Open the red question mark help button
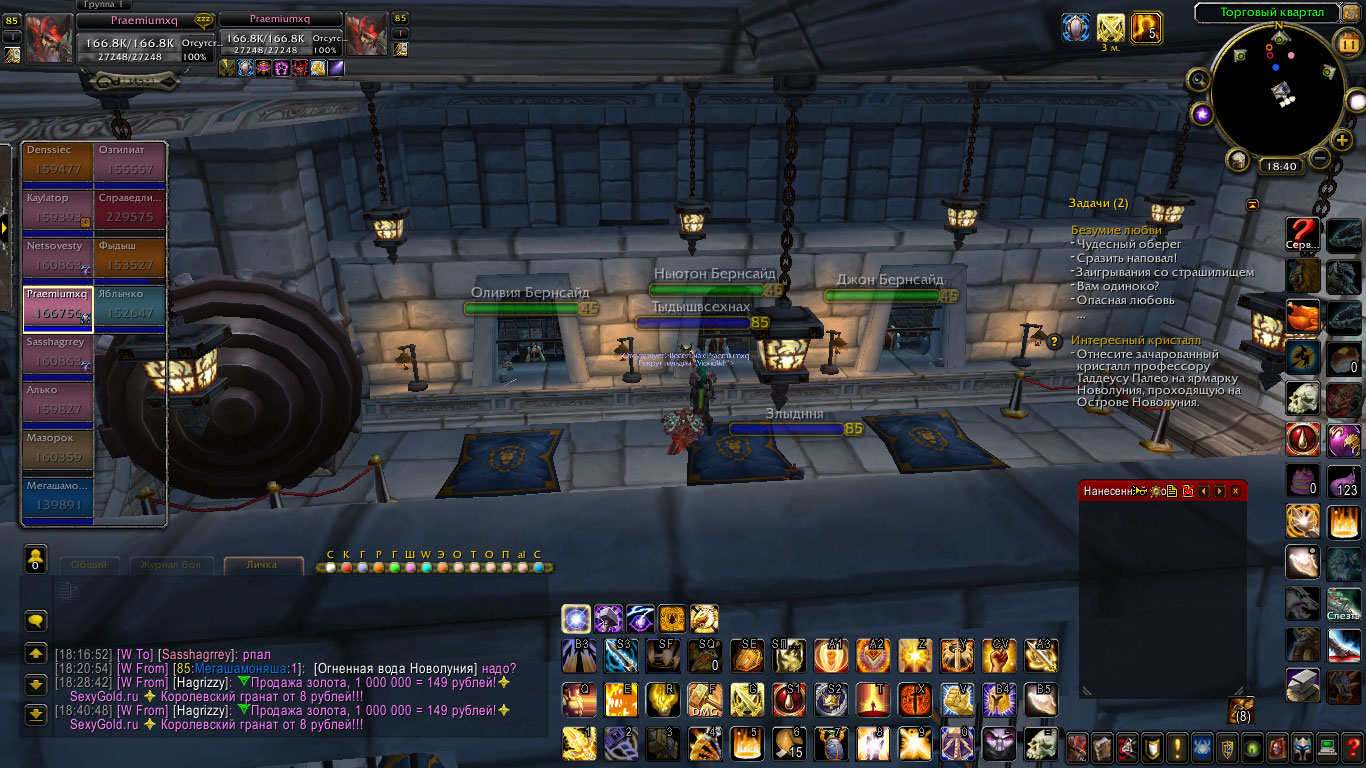Screen dimensions: 1366x768 (1302, 235)
